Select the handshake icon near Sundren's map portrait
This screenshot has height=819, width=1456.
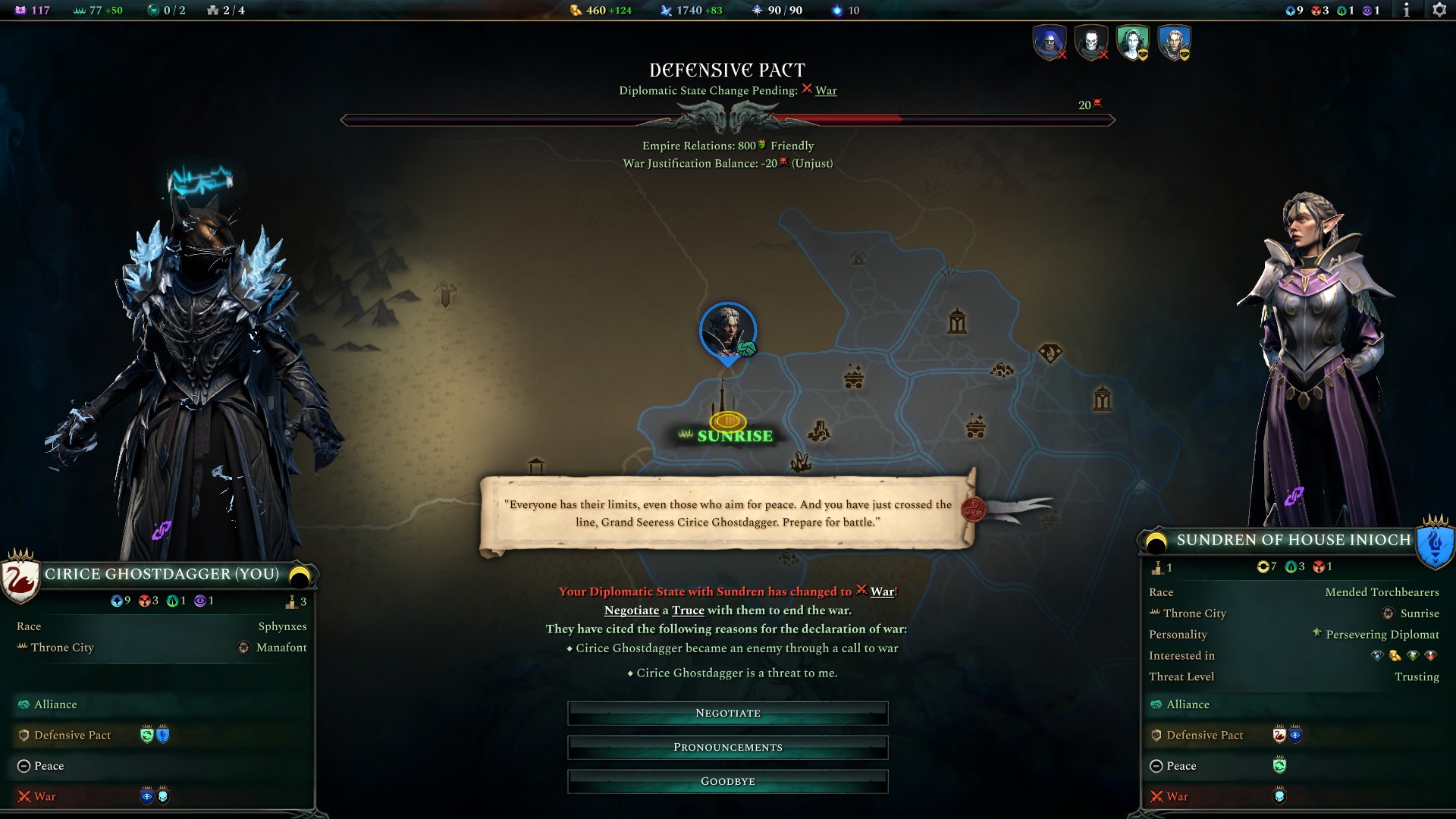746,347
